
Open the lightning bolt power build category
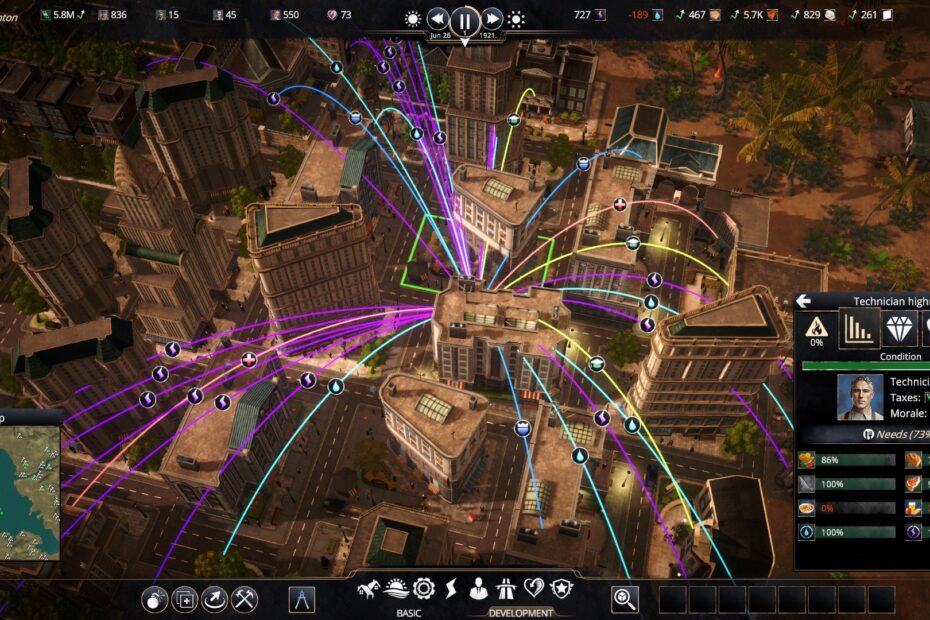pos(451,589)
